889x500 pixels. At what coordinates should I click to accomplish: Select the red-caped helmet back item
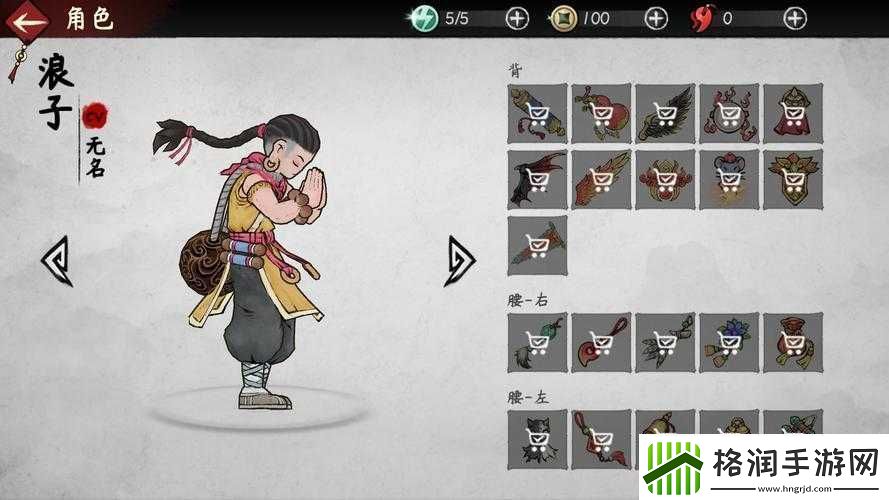click(x=793, y=112)
